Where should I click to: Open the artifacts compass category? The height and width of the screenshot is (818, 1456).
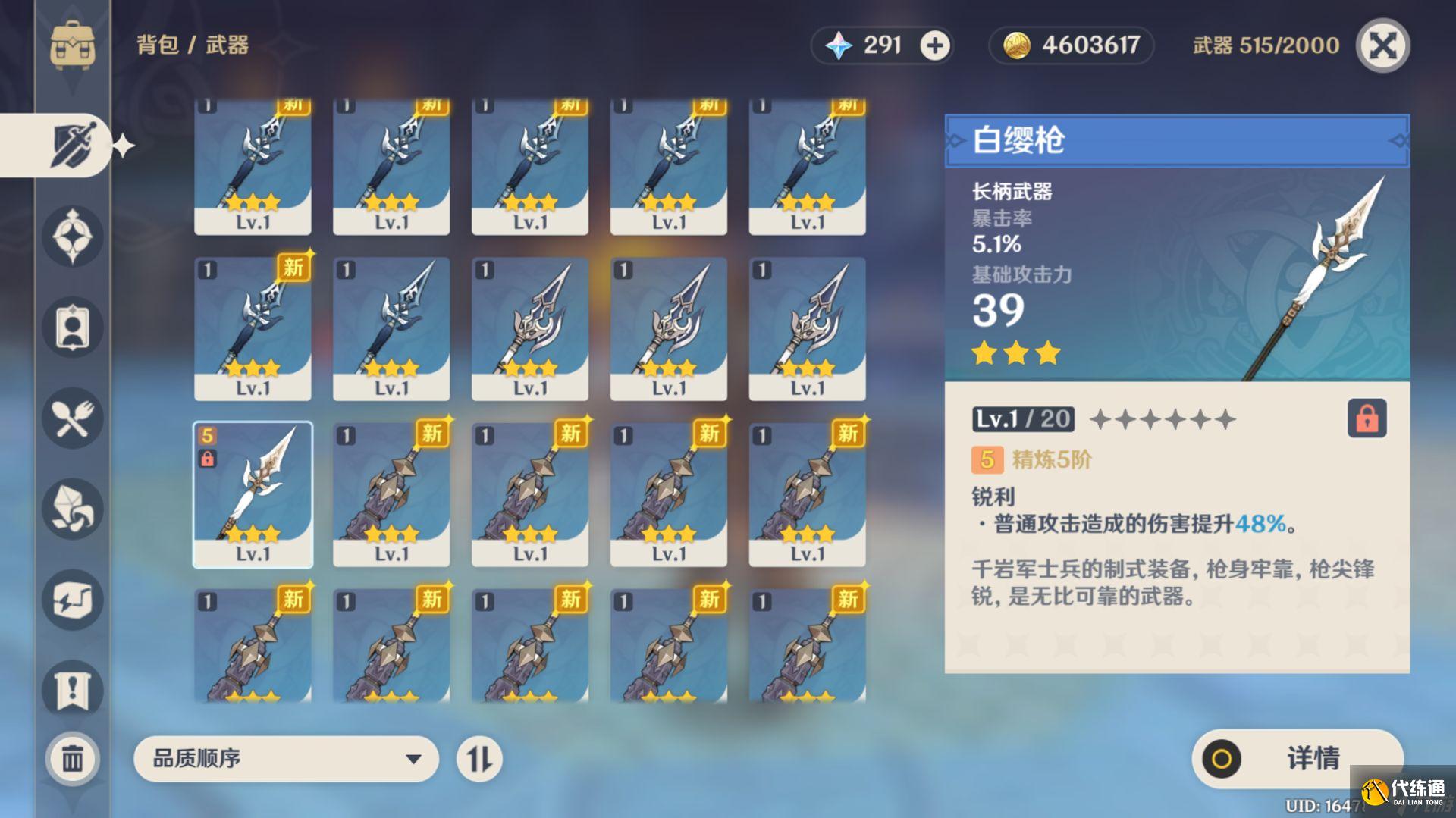pos(71,237)
